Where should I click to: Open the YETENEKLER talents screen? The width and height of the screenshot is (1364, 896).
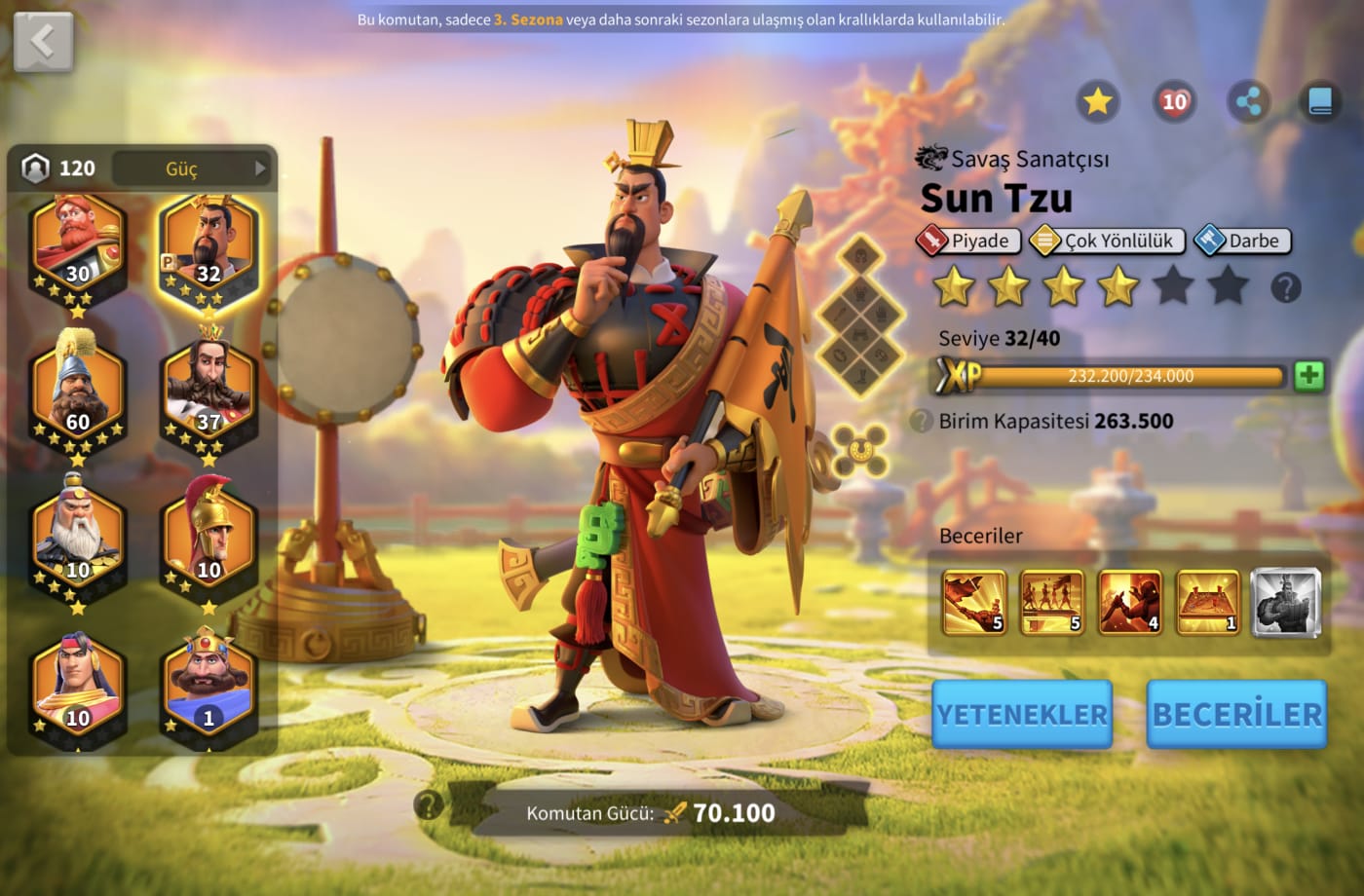tap(1021, 714)
